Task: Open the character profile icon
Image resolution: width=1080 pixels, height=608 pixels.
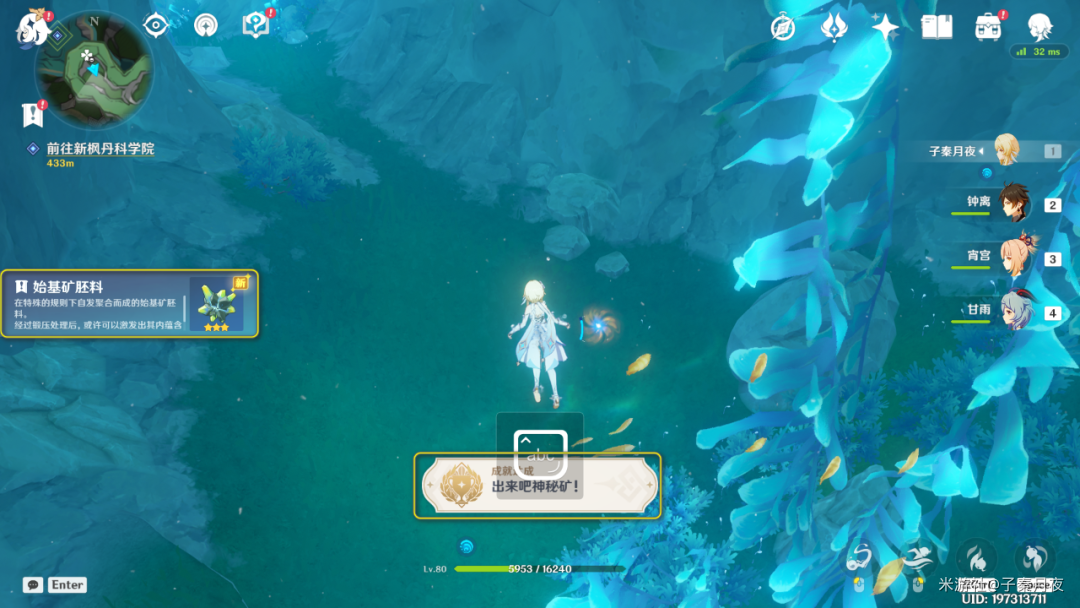Action: (x=1041, y=27)
